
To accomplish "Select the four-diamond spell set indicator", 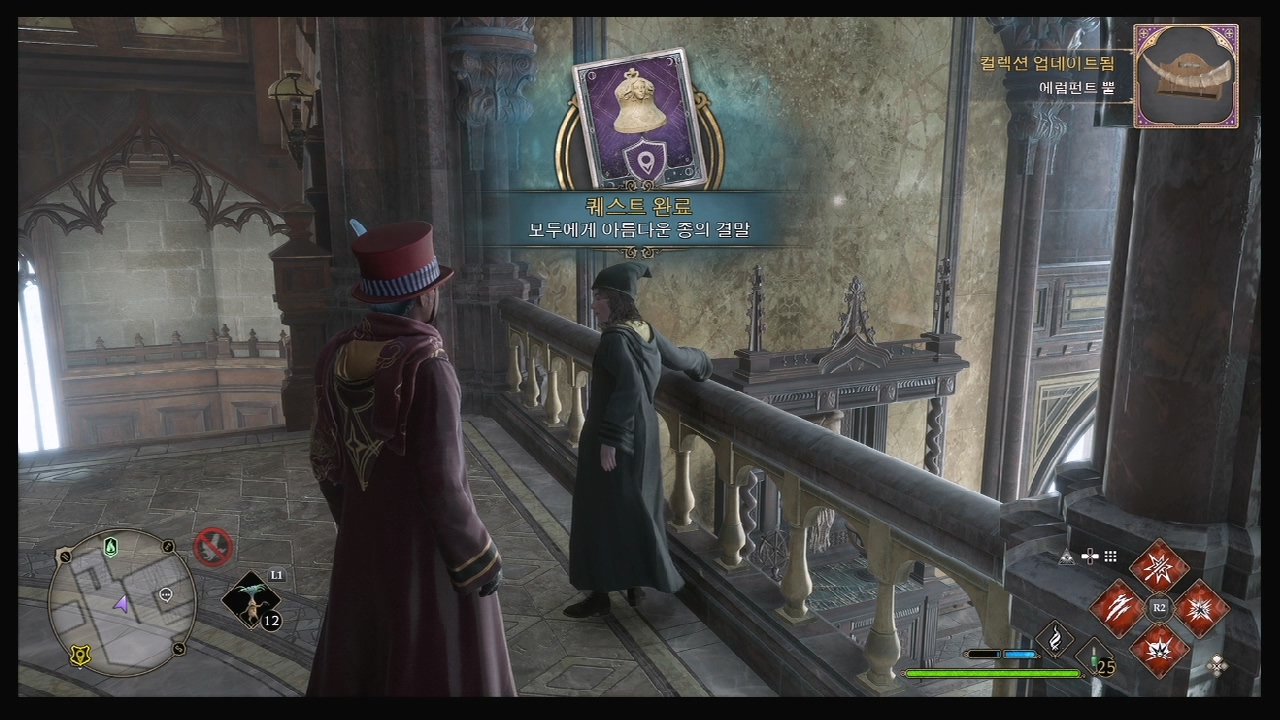I will click(x=1217, y=664).
